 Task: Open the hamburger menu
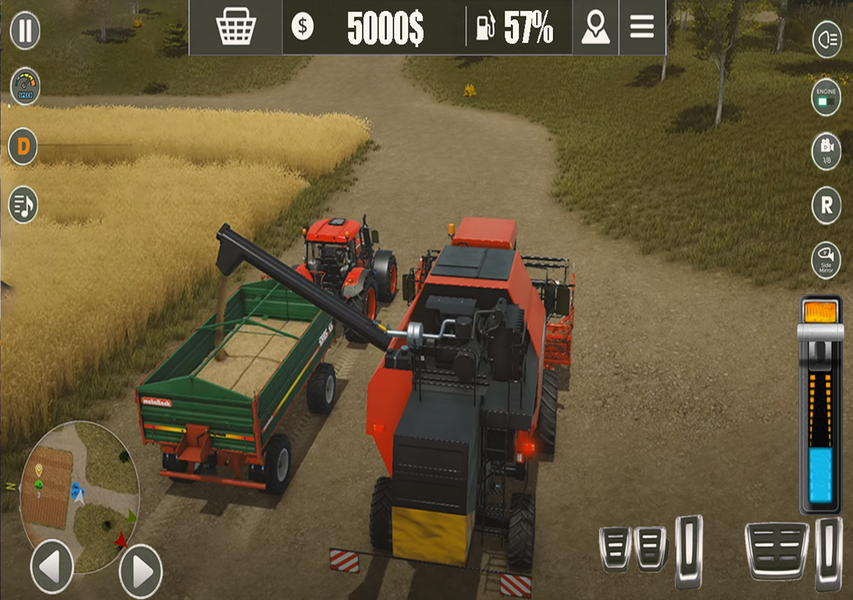pos(642,28)
